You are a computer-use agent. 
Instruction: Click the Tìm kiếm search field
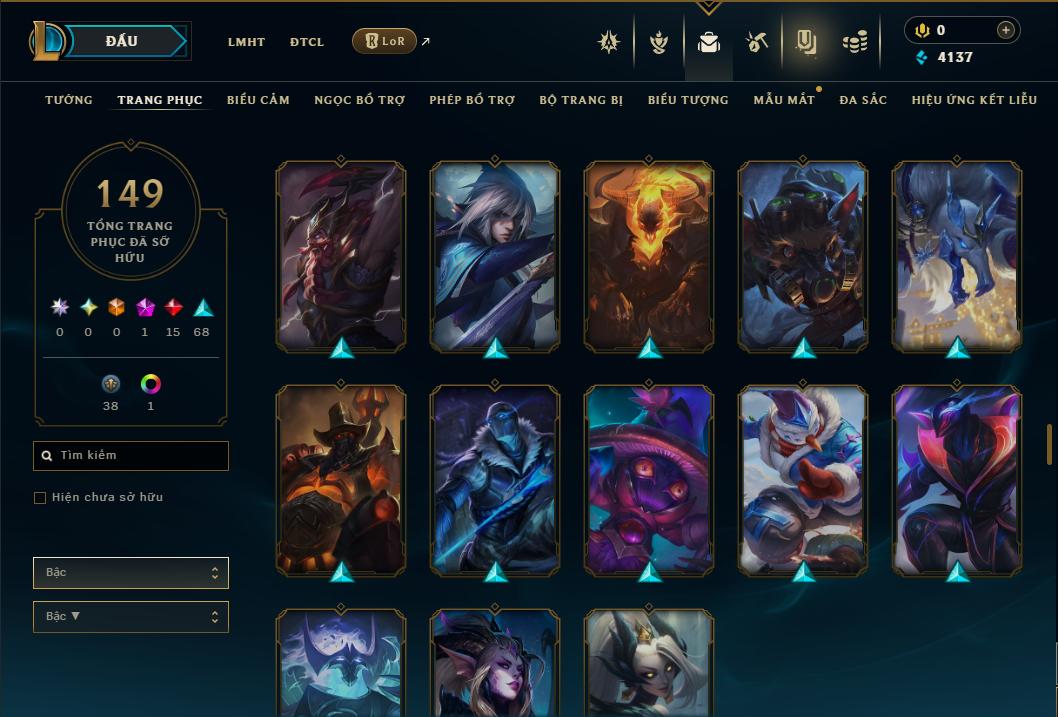pyautogui.click(x=131, y=456)
